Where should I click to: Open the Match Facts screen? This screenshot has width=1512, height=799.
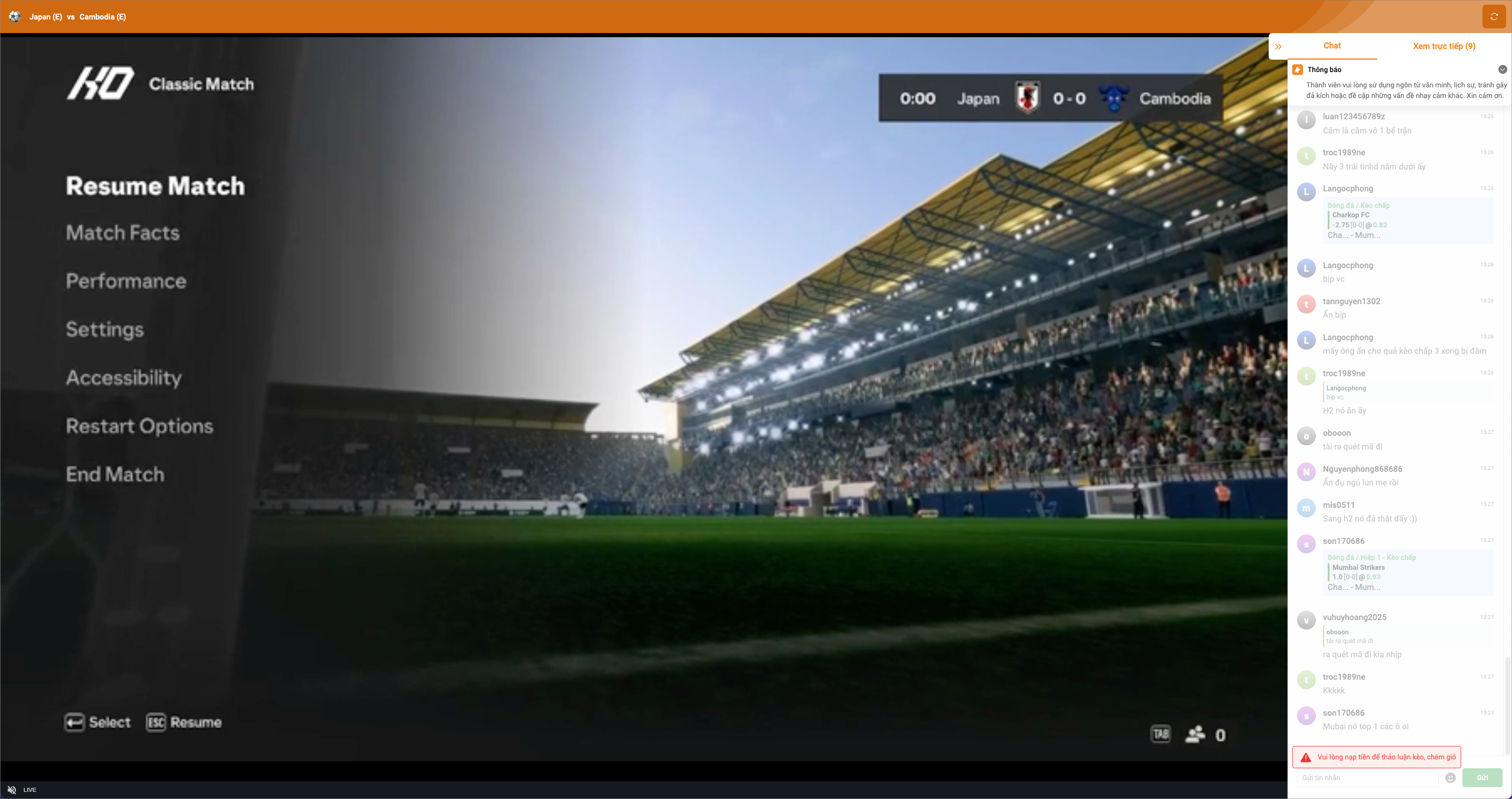(123, 233)
